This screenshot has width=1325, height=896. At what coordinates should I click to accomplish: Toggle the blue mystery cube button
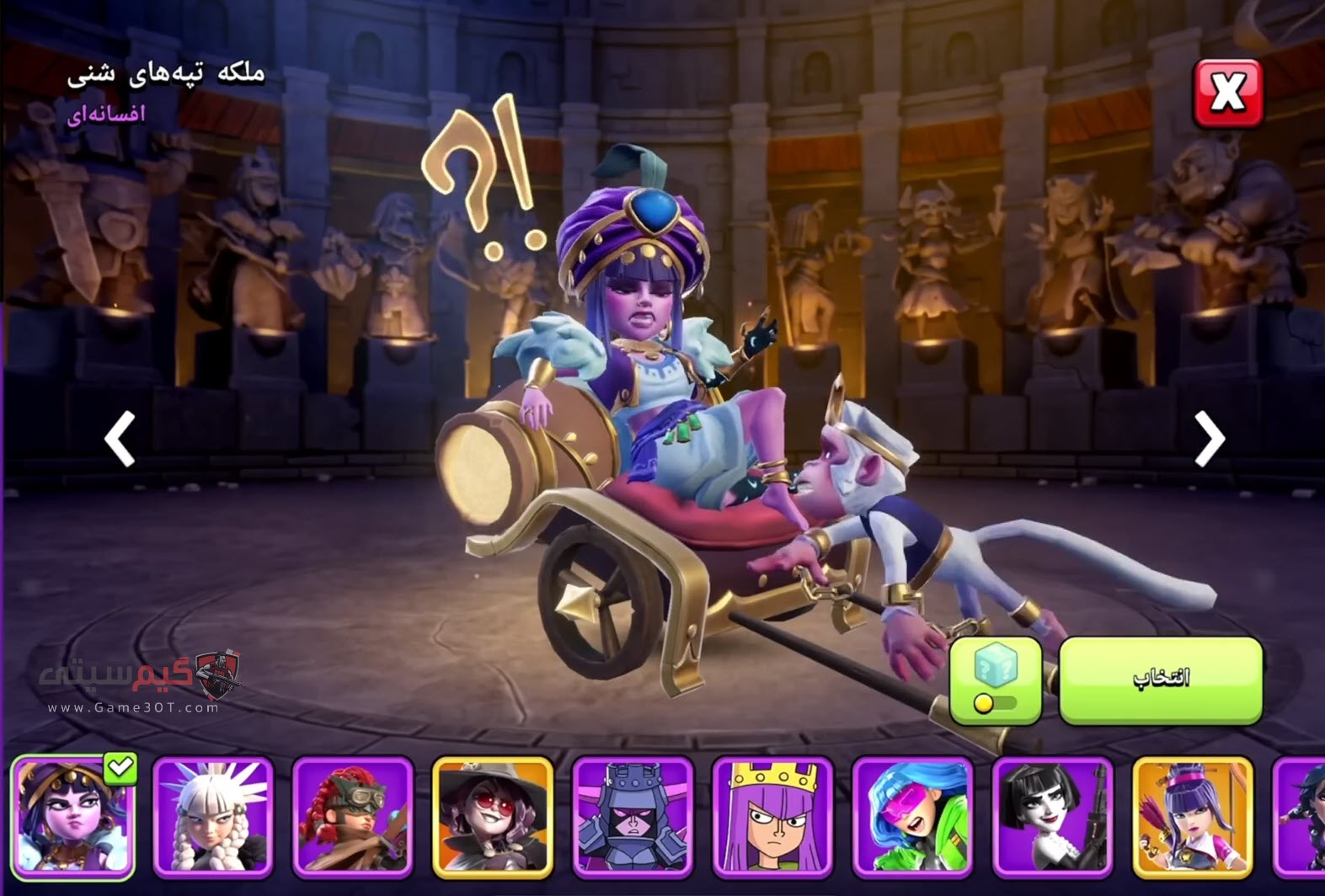(996, 680)
